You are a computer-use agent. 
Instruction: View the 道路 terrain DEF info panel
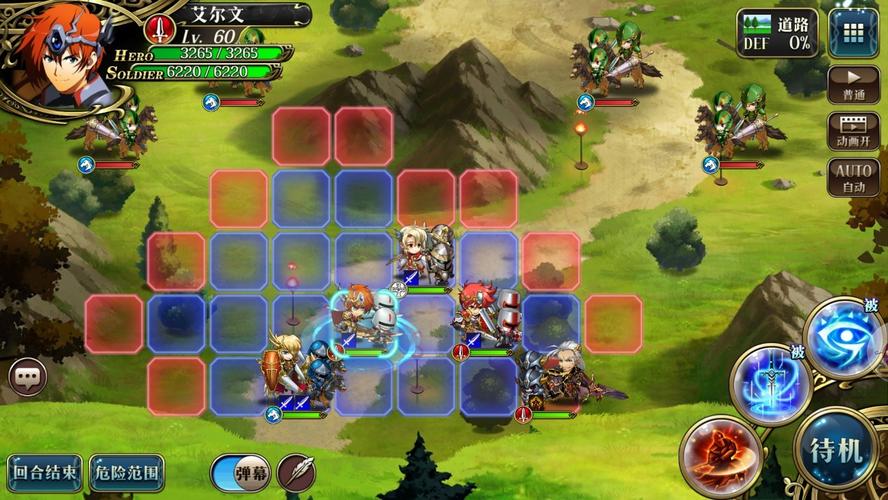pos(776,33)
